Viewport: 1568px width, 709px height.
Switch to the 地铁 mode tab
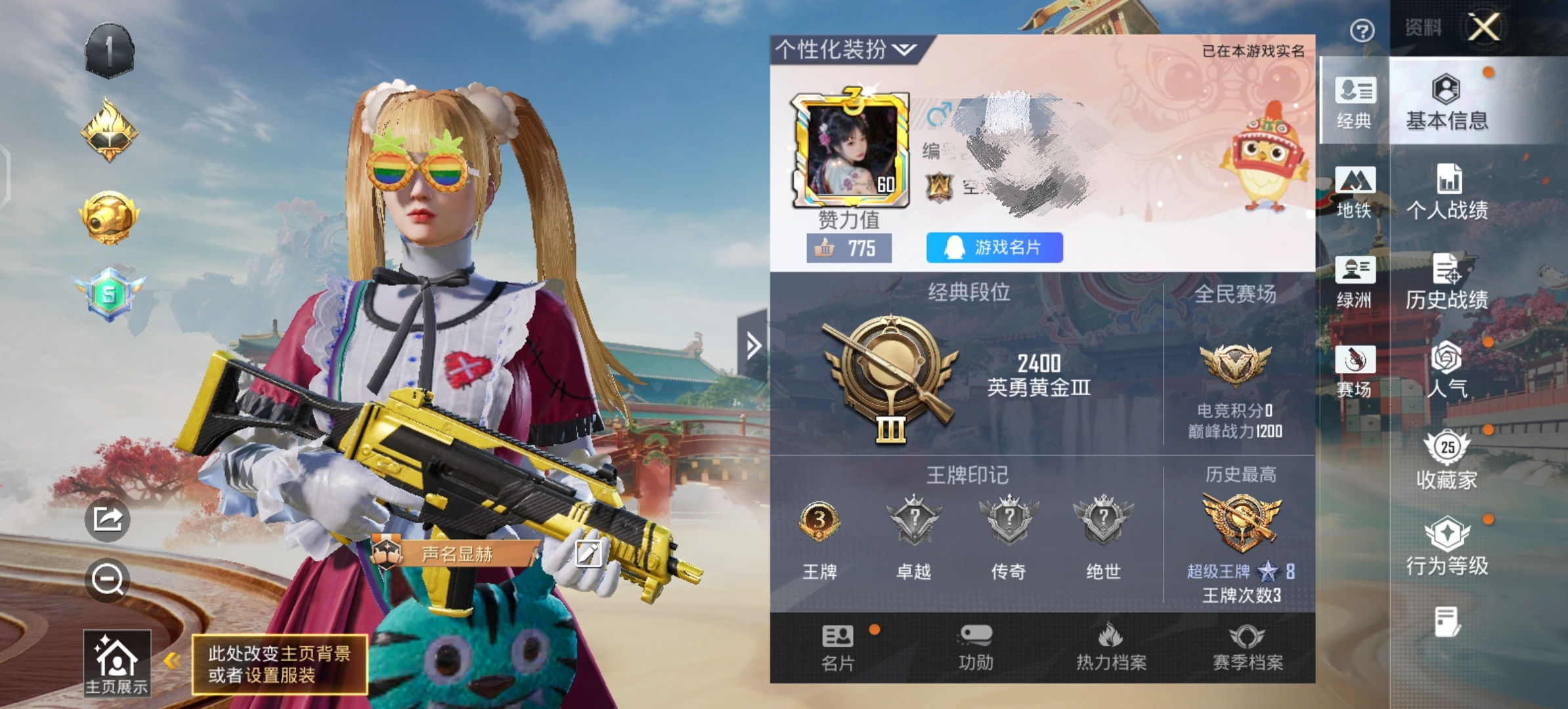[x=1355, y=192]
